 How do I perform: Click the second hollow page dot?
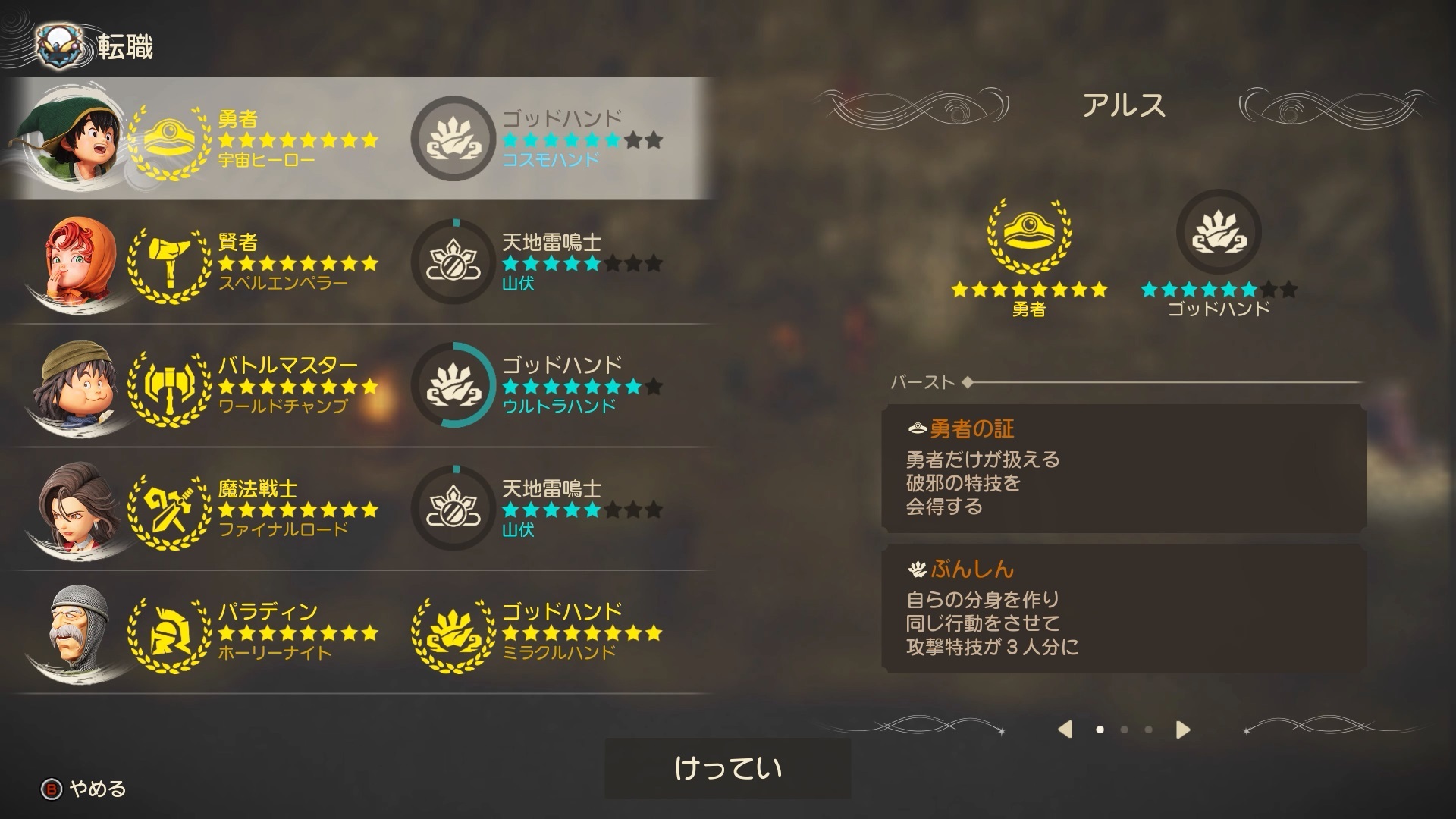pos(1125,729)
